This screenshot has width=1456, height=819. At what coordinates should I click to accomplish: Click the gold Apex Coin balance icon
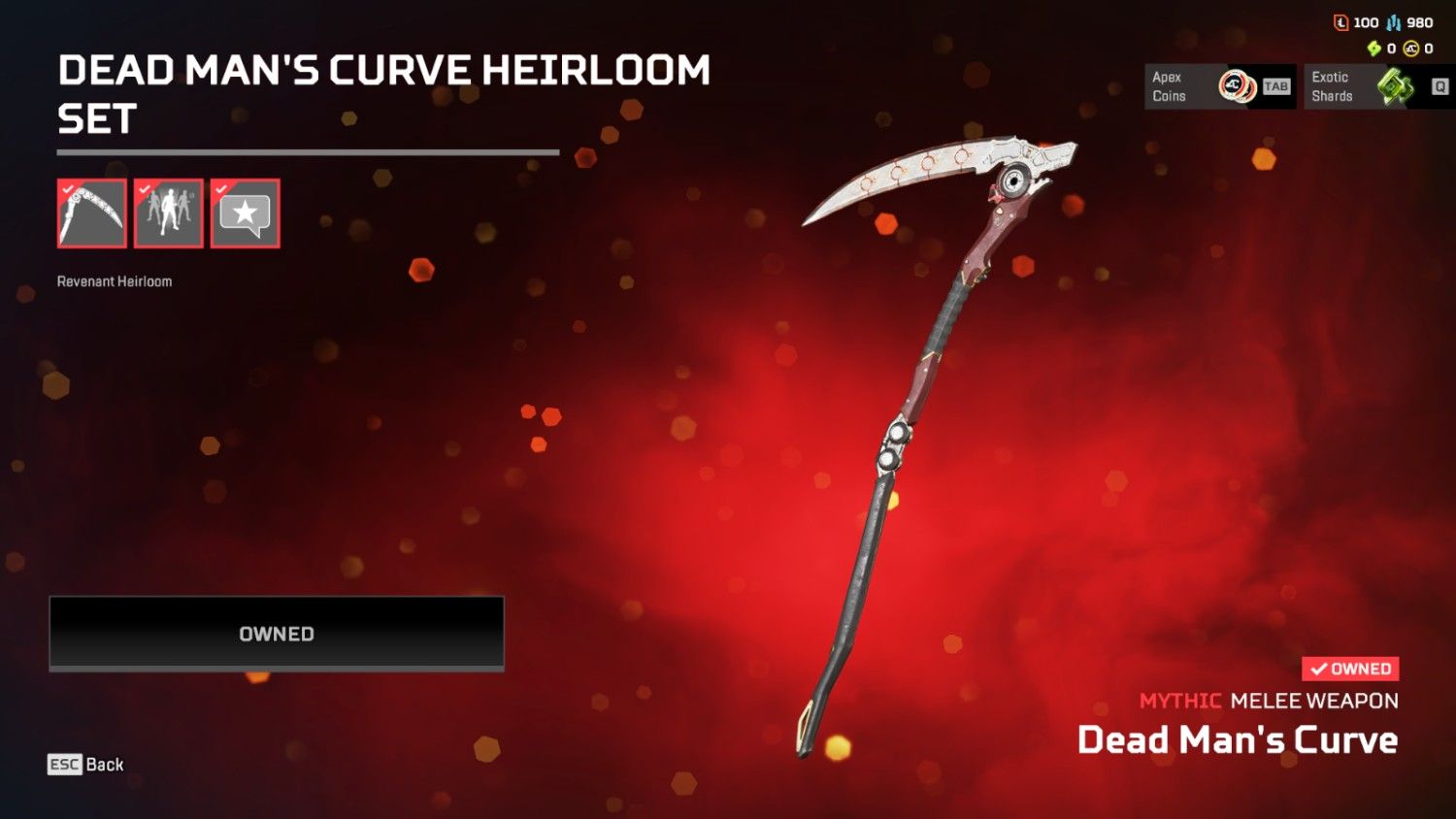pos(1411,48)
